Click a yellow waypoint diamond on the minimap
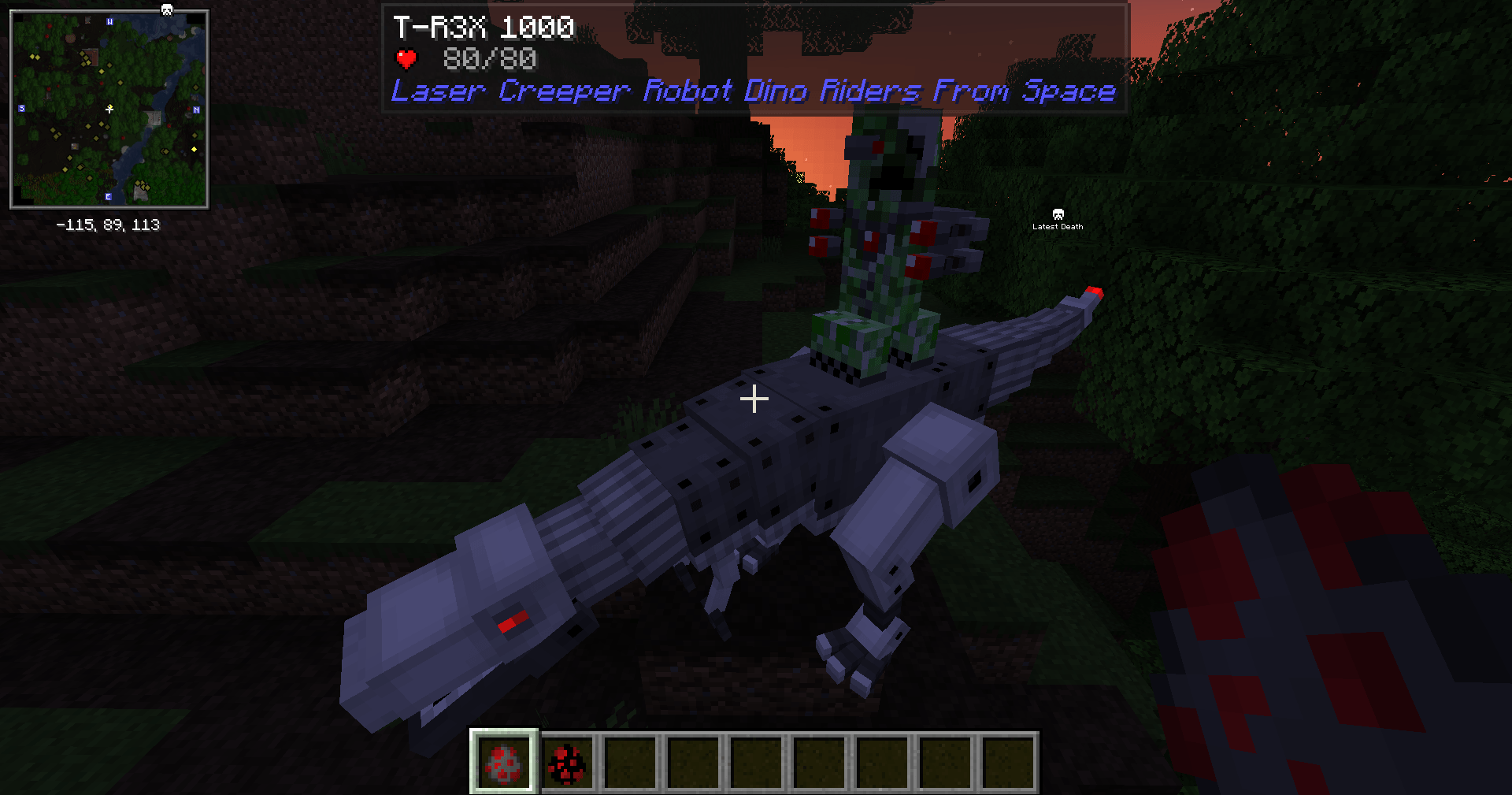Screen dimensions: 1512x795 pyautogui.click(x=194, y=148)
